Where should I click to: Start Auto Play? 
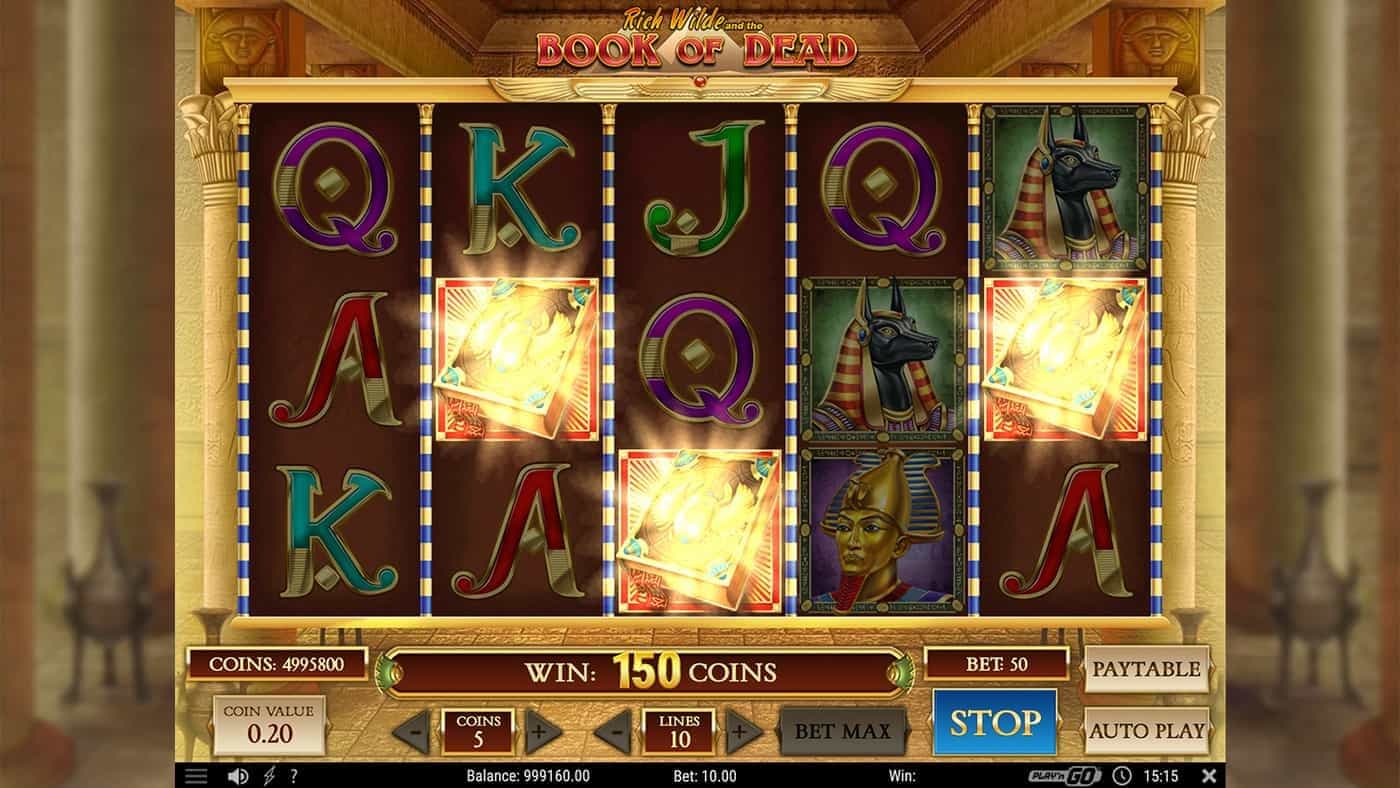click(x=1146, y=731)
